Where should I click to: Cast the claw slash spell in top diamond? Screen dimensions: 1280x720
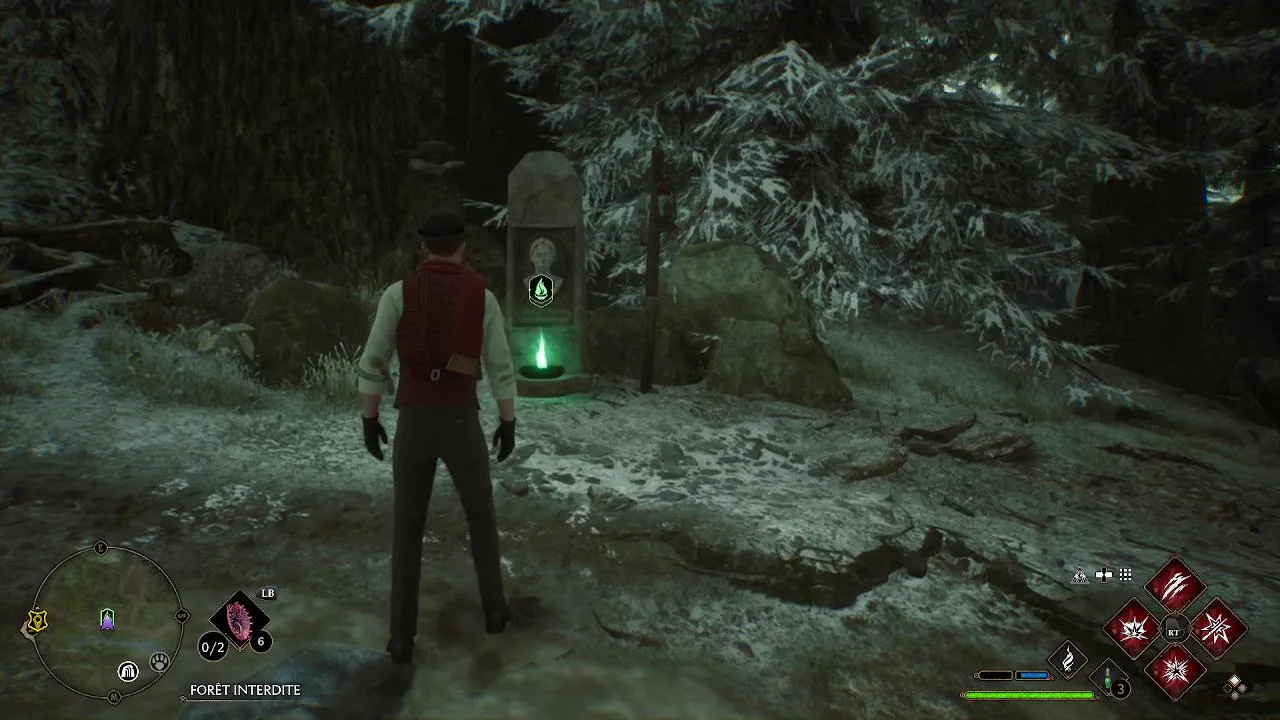point(1174,585)
